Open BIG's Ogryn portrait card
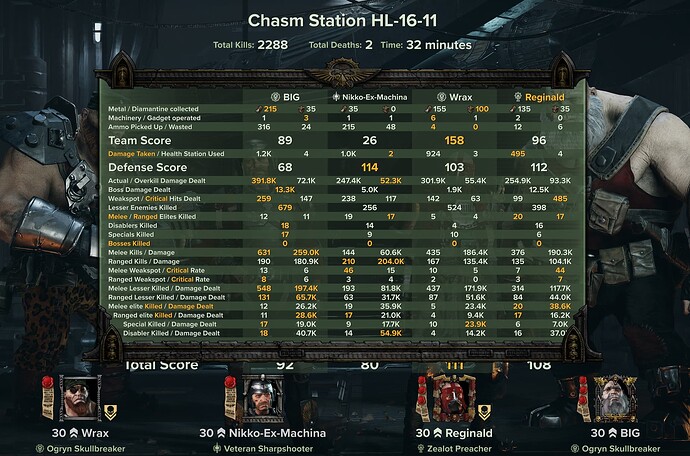The image size is (690, 456). (x=614, y=398)
